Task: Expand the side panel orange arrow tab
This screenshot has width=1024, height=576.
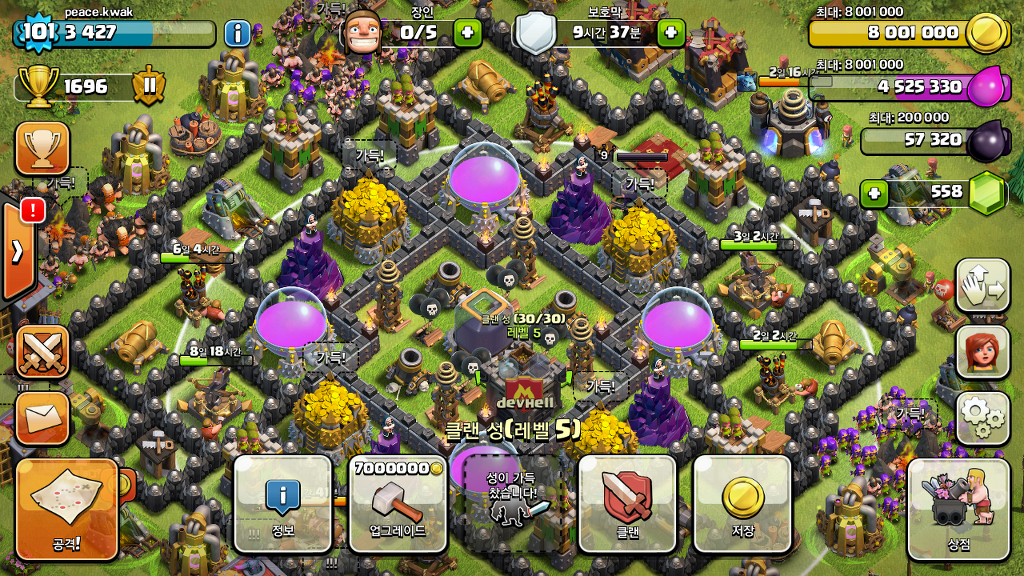Action: 19,251
